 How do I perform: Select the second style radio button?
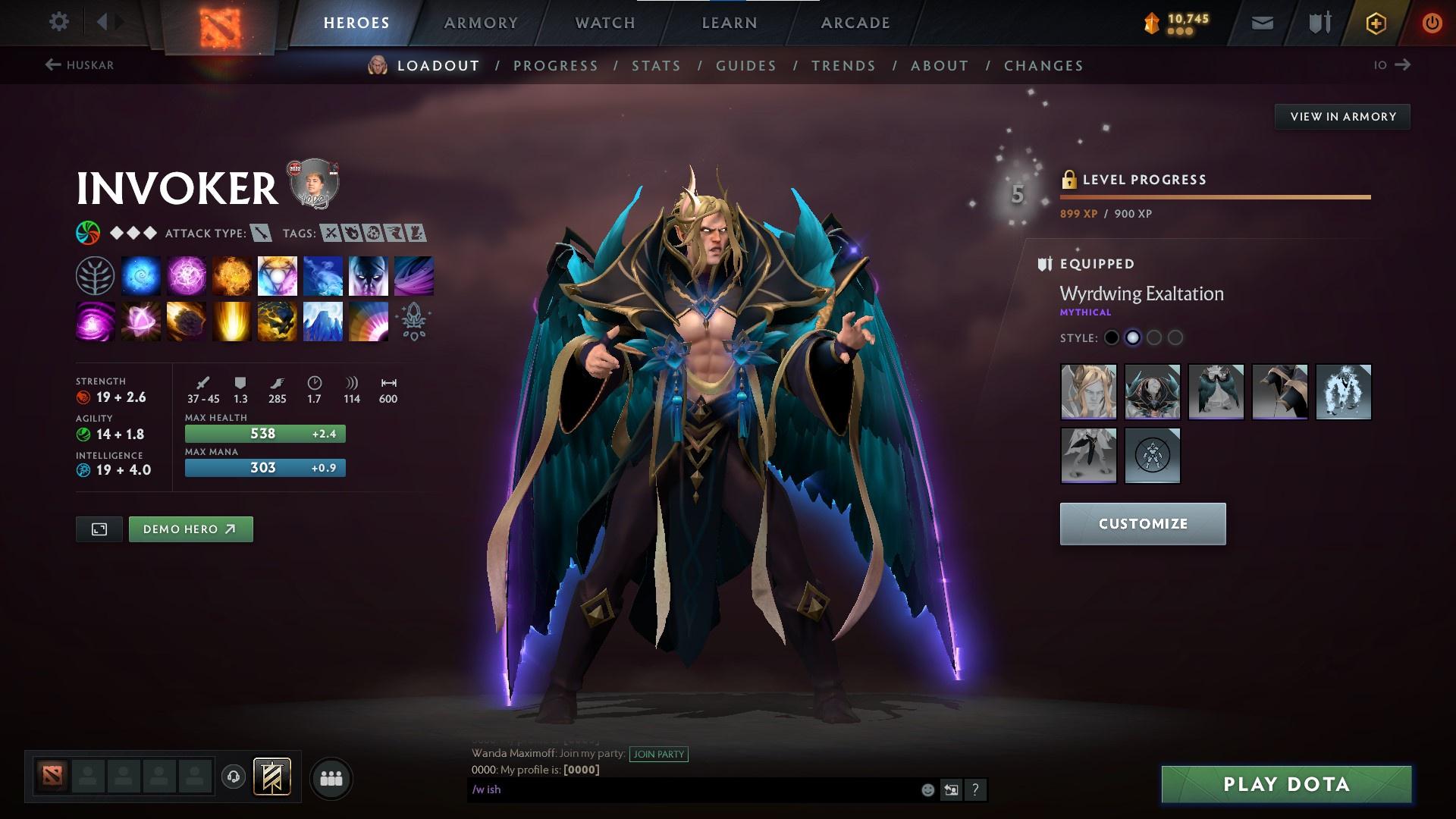[1134, 338]
